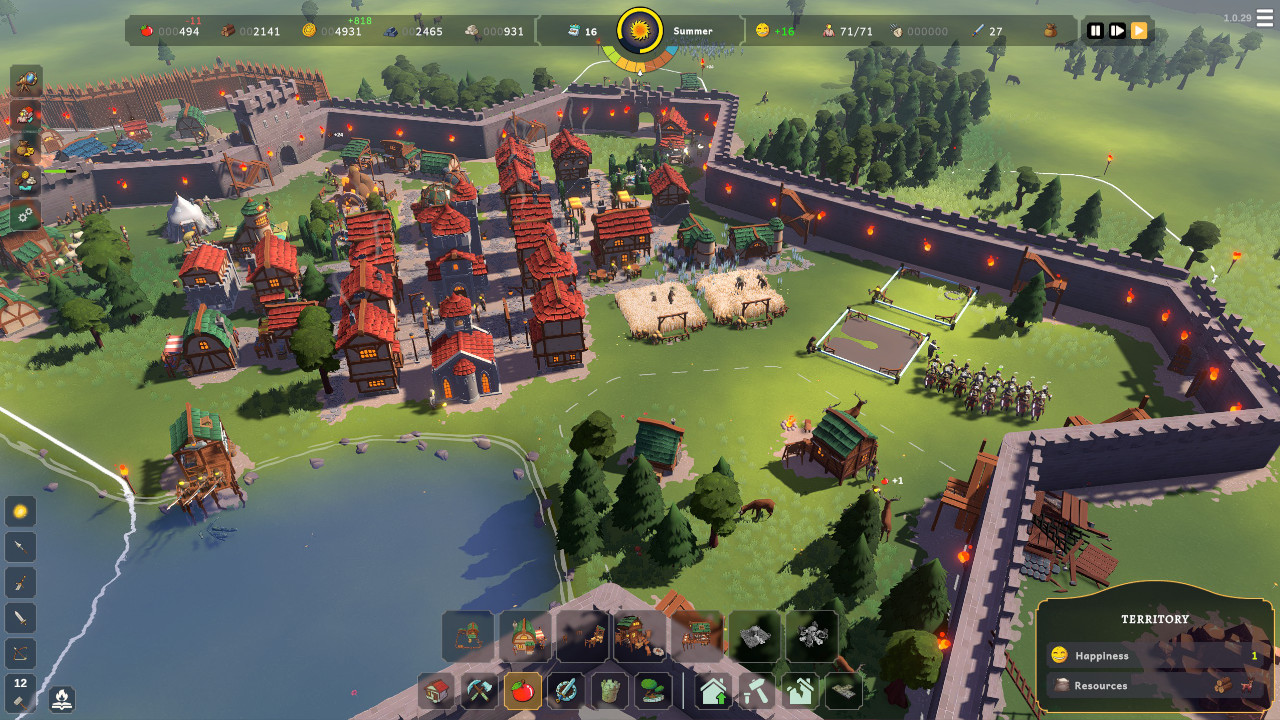
Task: Activate the building upgrade tool
Action: 714,691
